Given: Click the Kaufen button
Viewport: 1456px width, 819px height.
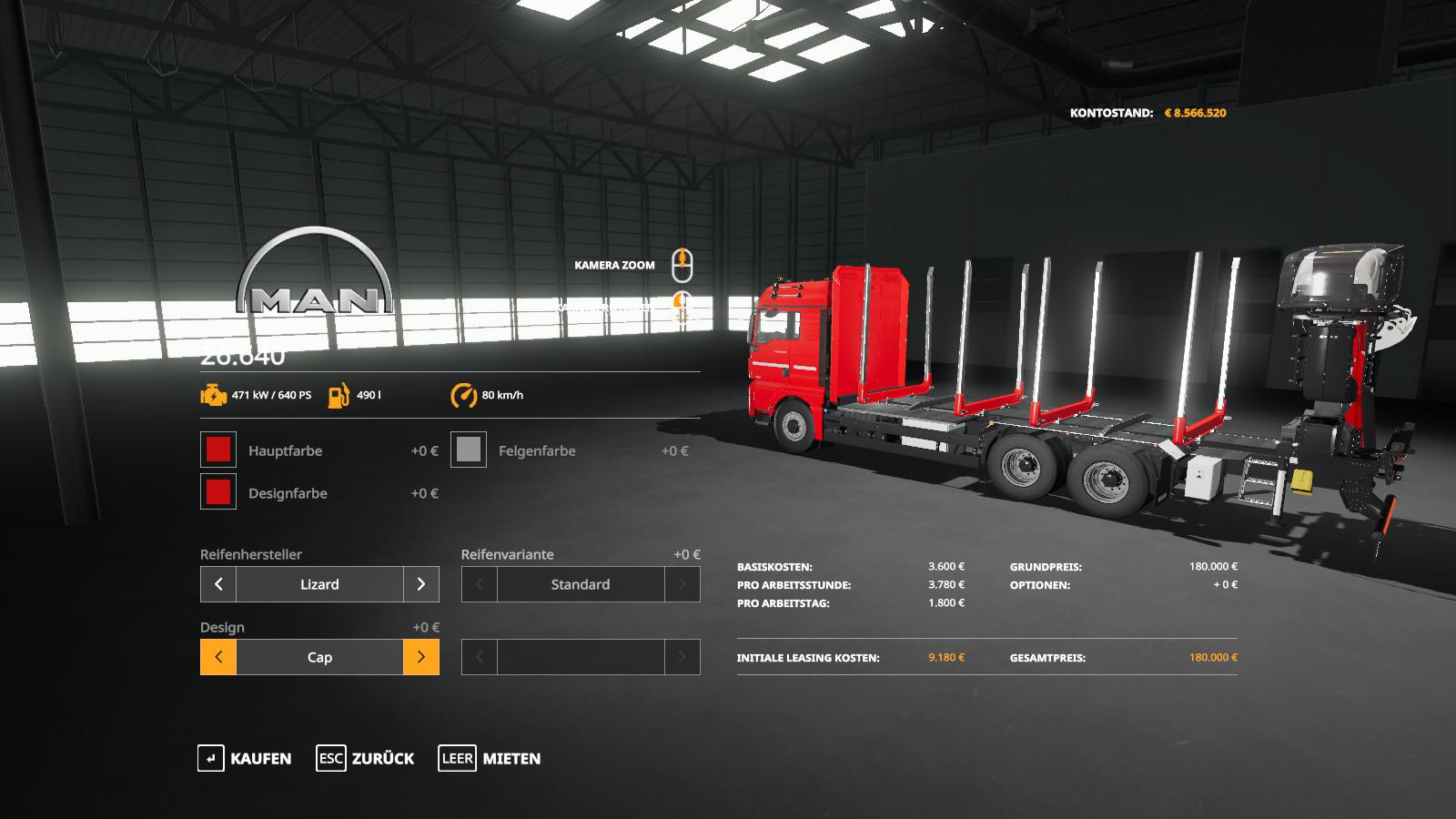Looking at the screenshot, I should pyautogui.click(x=245, y=758).
